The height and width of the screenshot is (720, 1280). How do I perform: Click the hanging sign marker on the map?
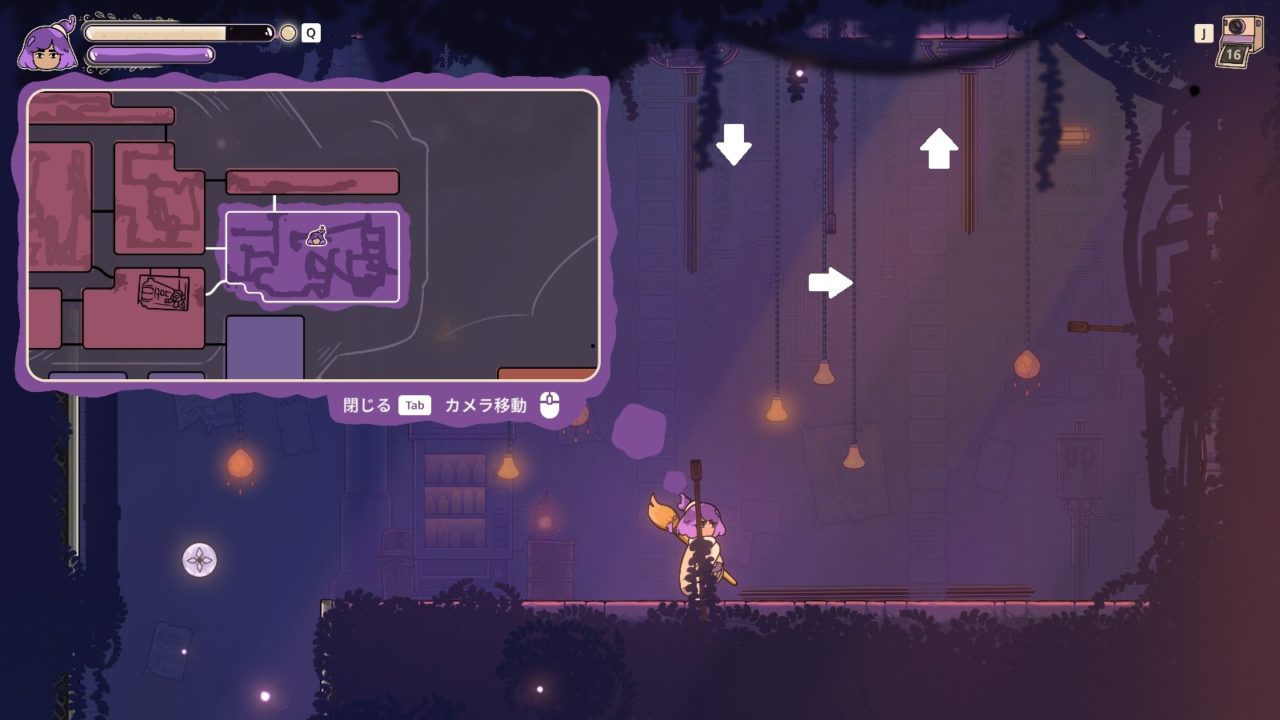163,293
